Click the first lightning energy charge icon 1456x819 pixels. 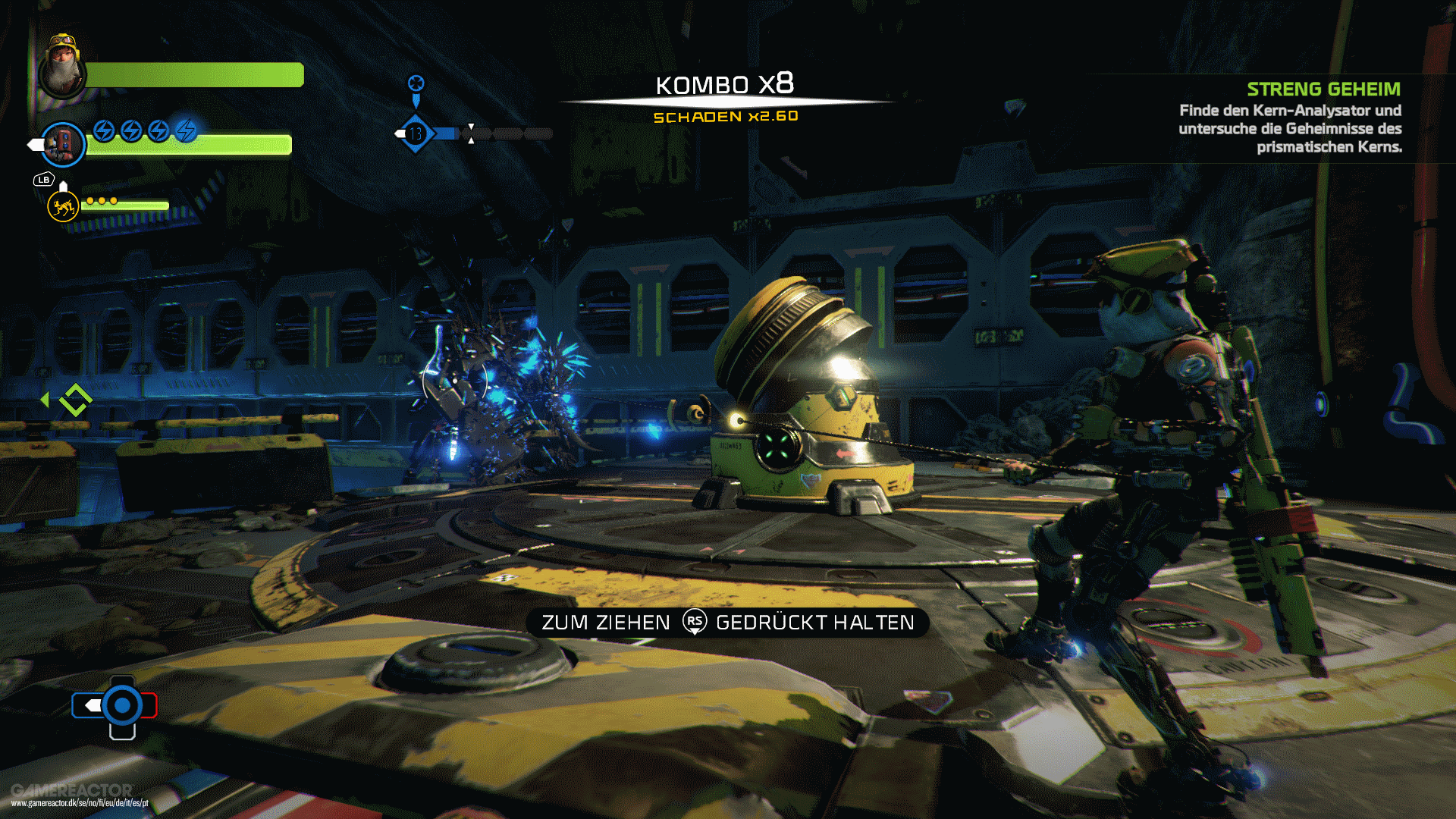point(104,132)
